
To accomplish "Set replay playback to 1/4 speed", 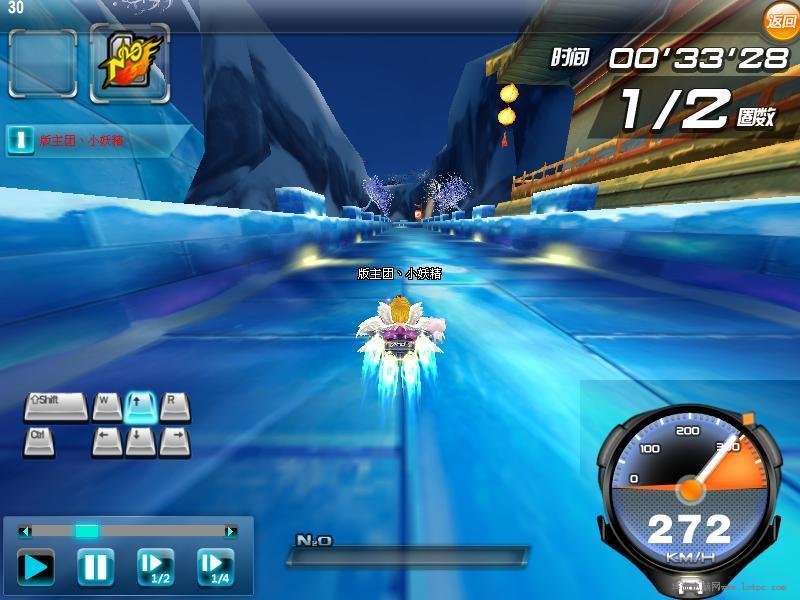I will coord(215,568).
